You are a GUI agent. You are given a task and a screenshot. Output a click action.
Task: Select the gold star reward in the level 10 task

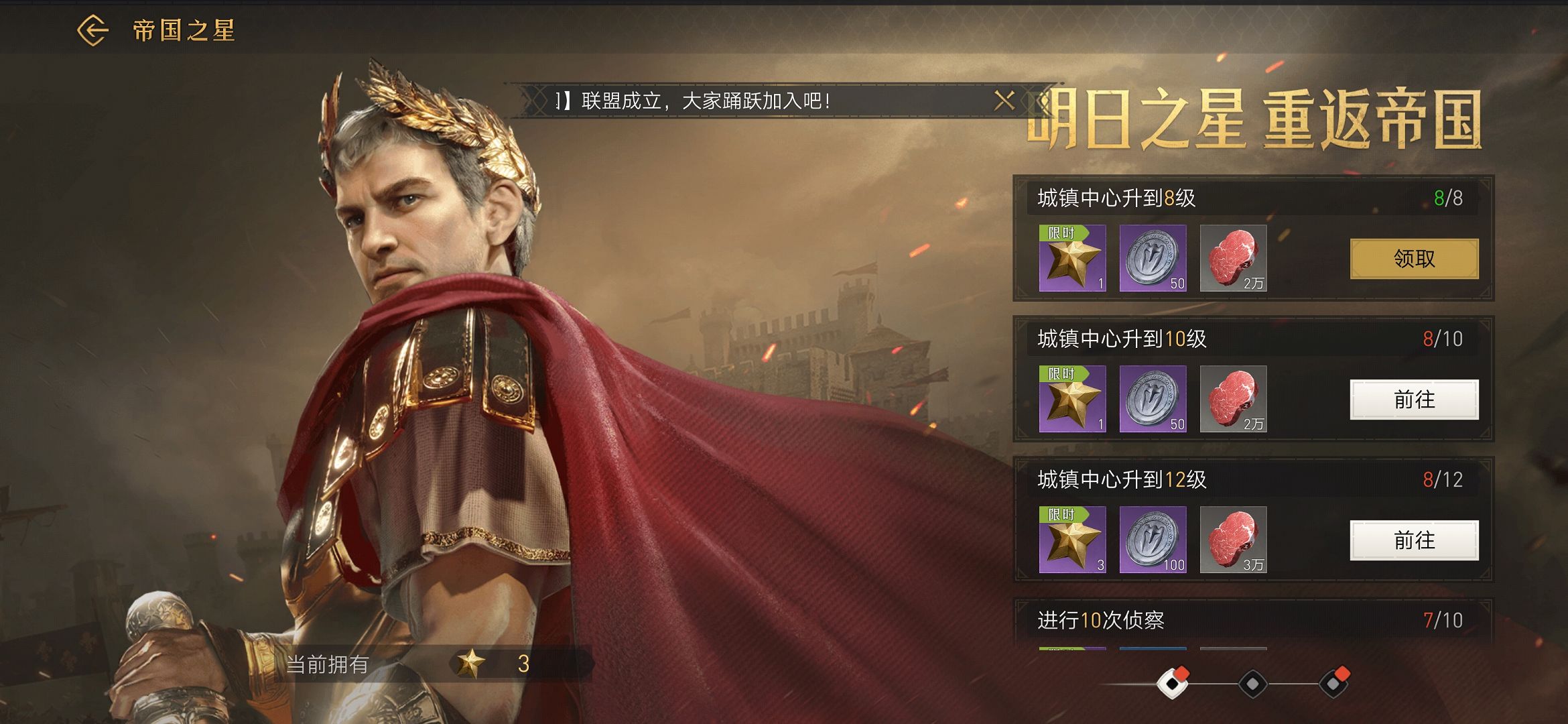click(x=1072, y=400)
